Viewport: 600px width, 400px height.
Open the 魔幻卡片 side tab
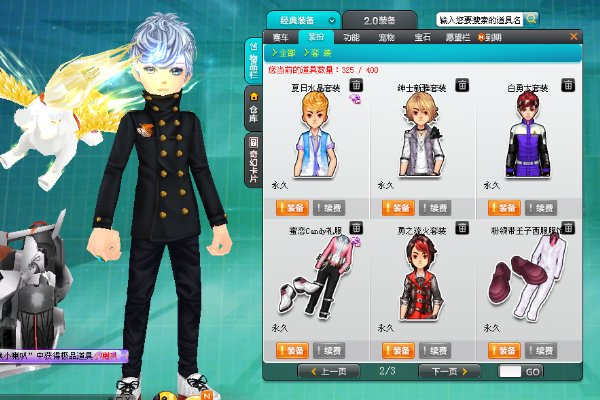(253, 162)
